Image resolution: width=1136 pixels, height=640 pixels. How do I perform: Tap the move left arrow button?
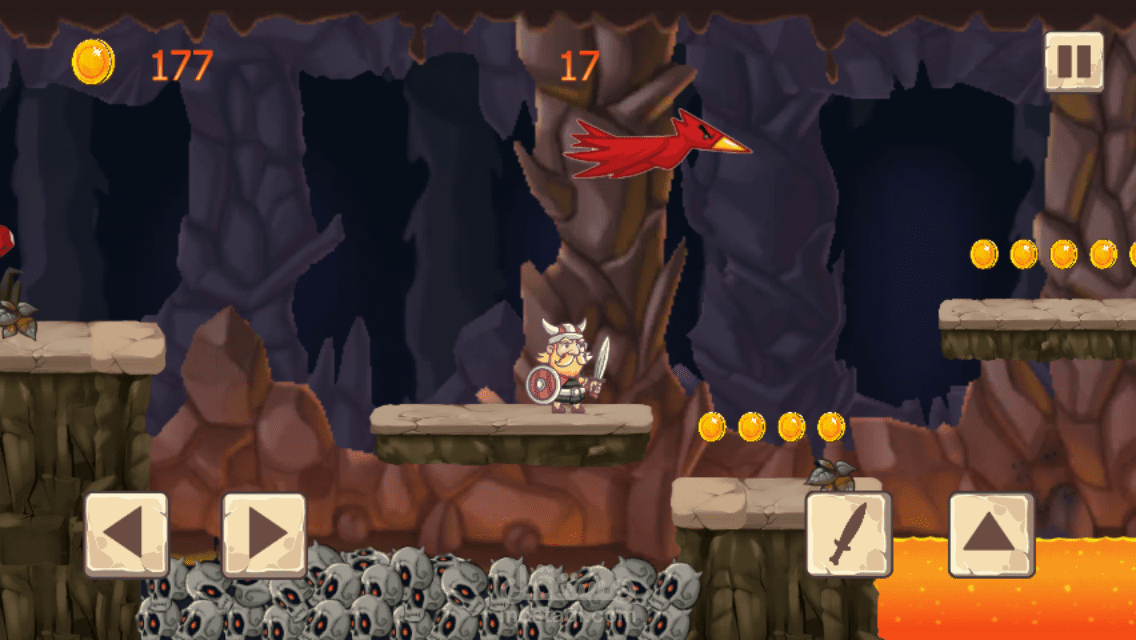pos(126,535)
